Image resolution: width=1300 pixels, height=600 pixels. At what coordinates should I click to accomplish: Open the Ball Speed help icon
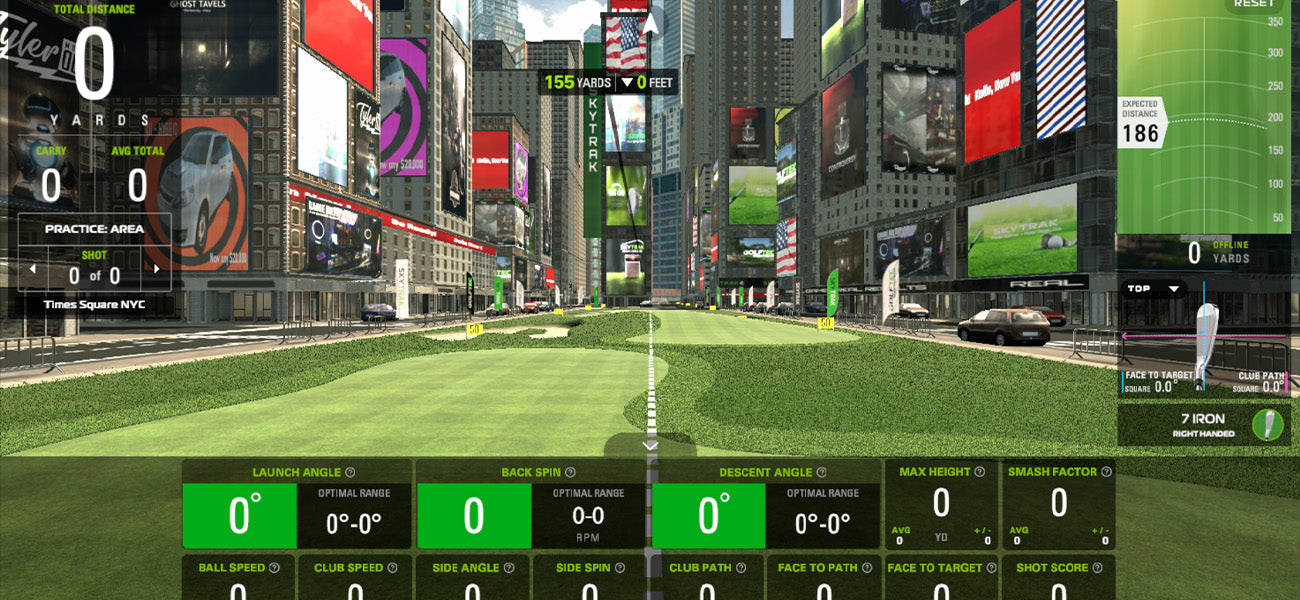pyautogui.click(x=275, y=568)
